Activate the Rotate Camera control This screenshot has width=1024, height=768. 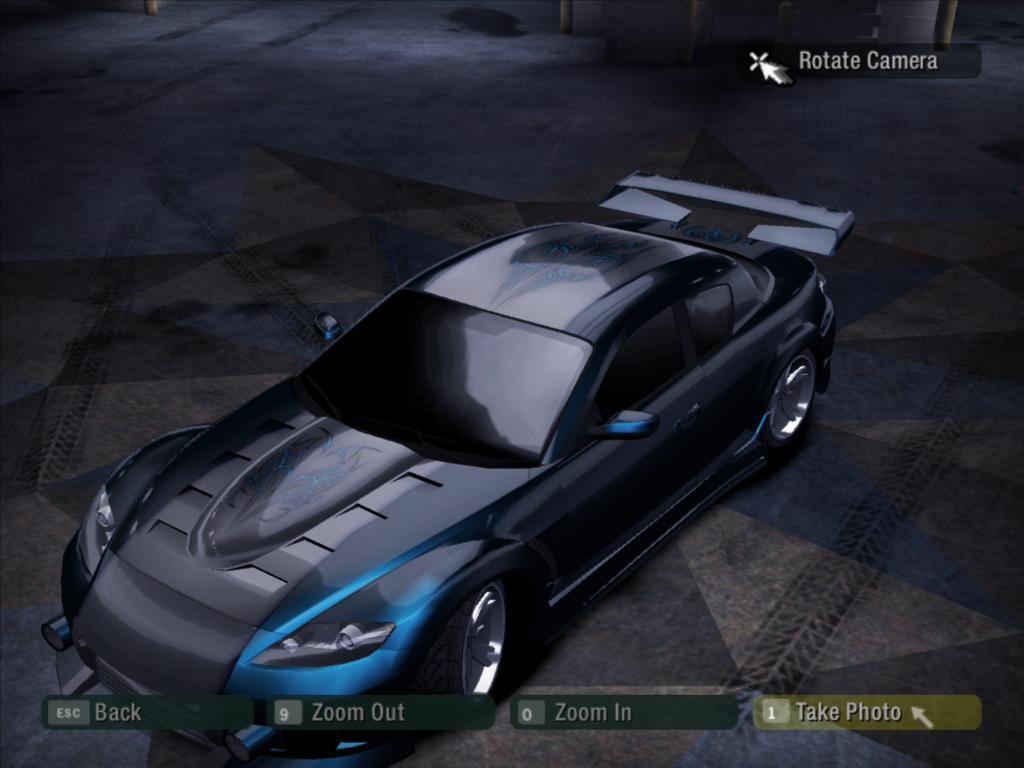point(866,61)
